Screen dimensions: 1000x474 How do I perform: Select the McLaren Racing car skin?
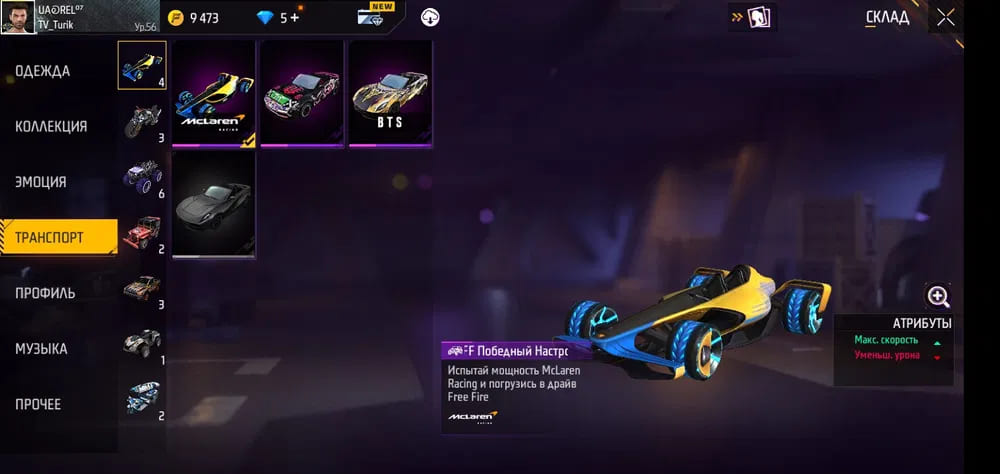coord(214,94)
